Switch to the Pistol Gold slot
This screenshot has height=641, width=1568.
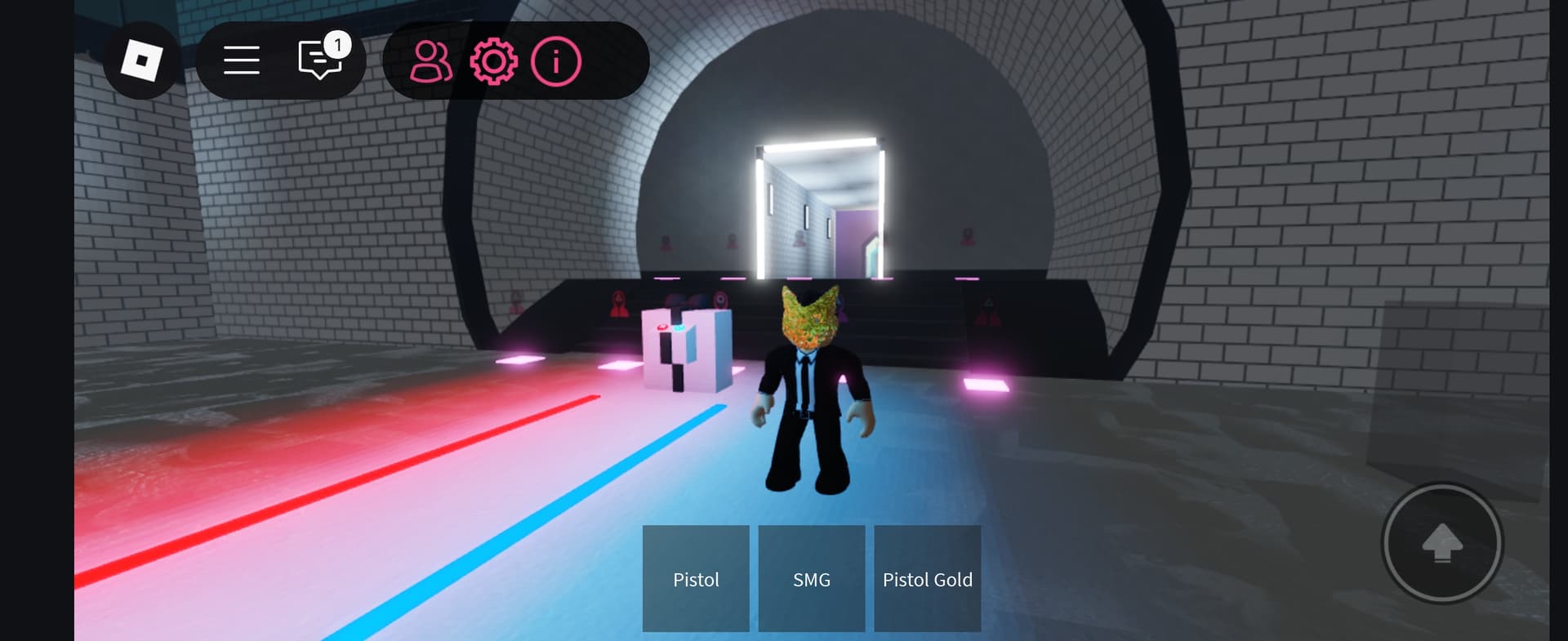[927, 579]
